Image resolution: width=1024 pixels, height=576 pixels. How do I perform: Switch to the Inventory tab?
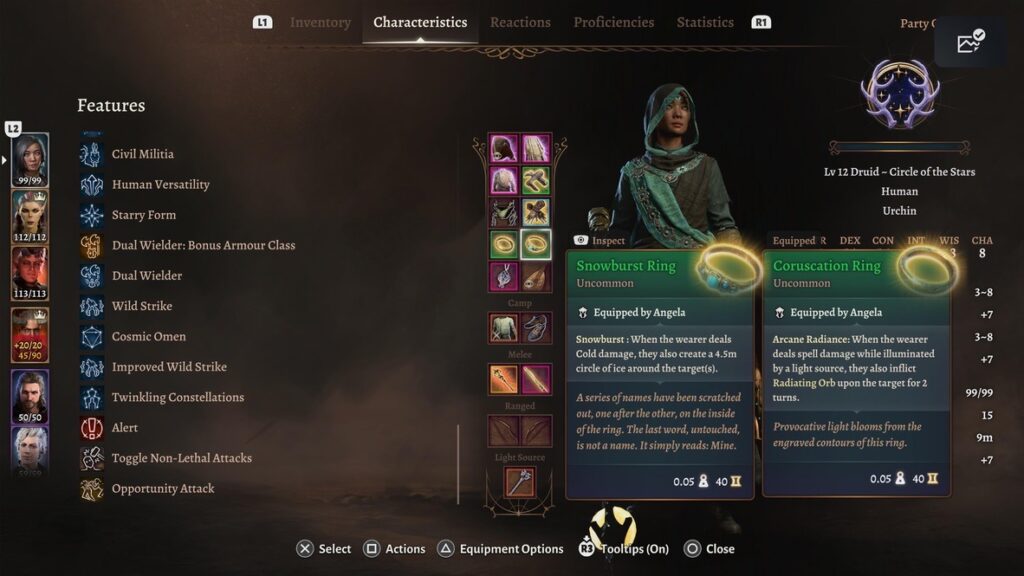click(320, 22)
